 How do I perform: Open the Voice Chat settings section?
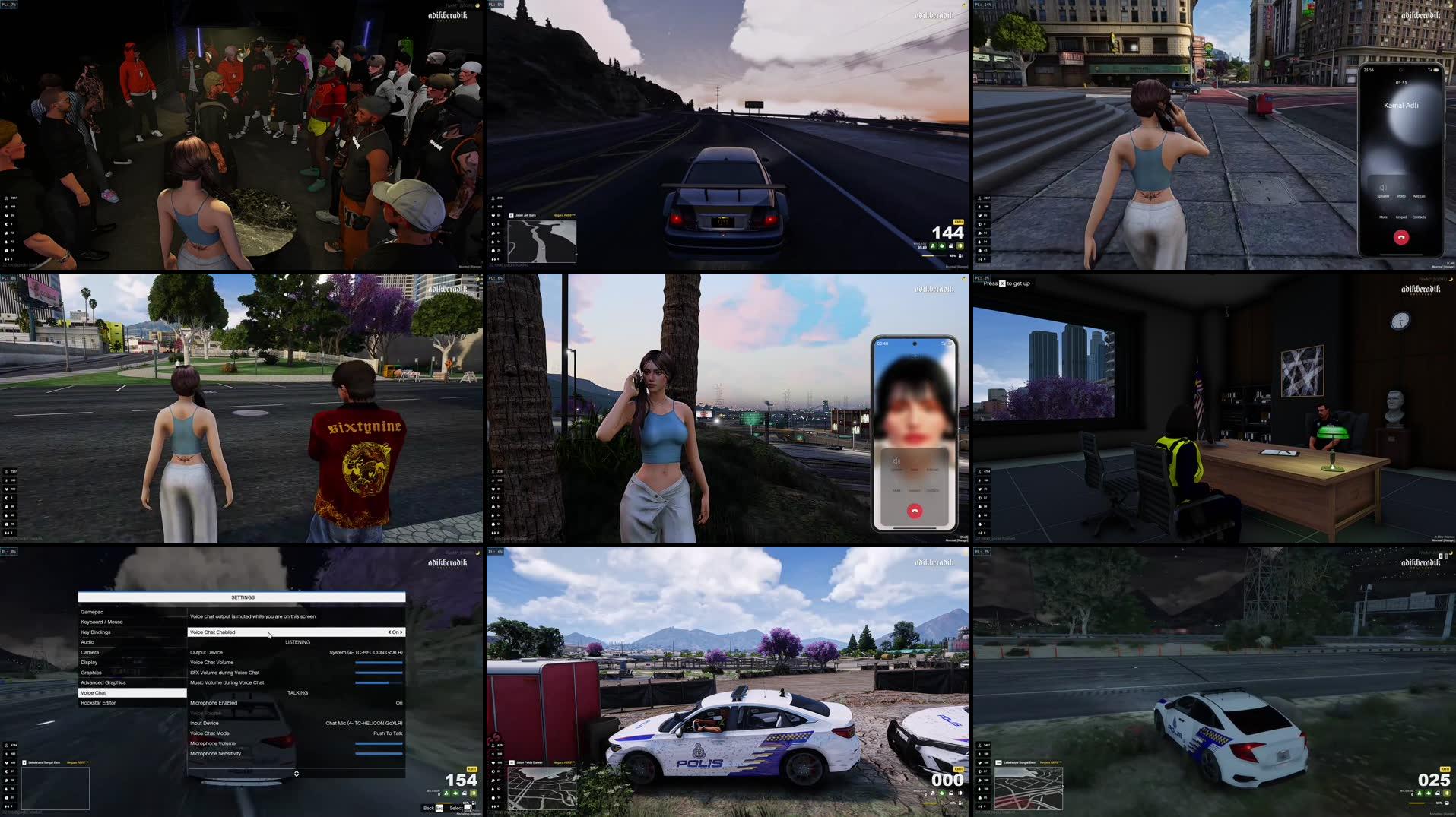pyautogui.click(x=95, y=692)
